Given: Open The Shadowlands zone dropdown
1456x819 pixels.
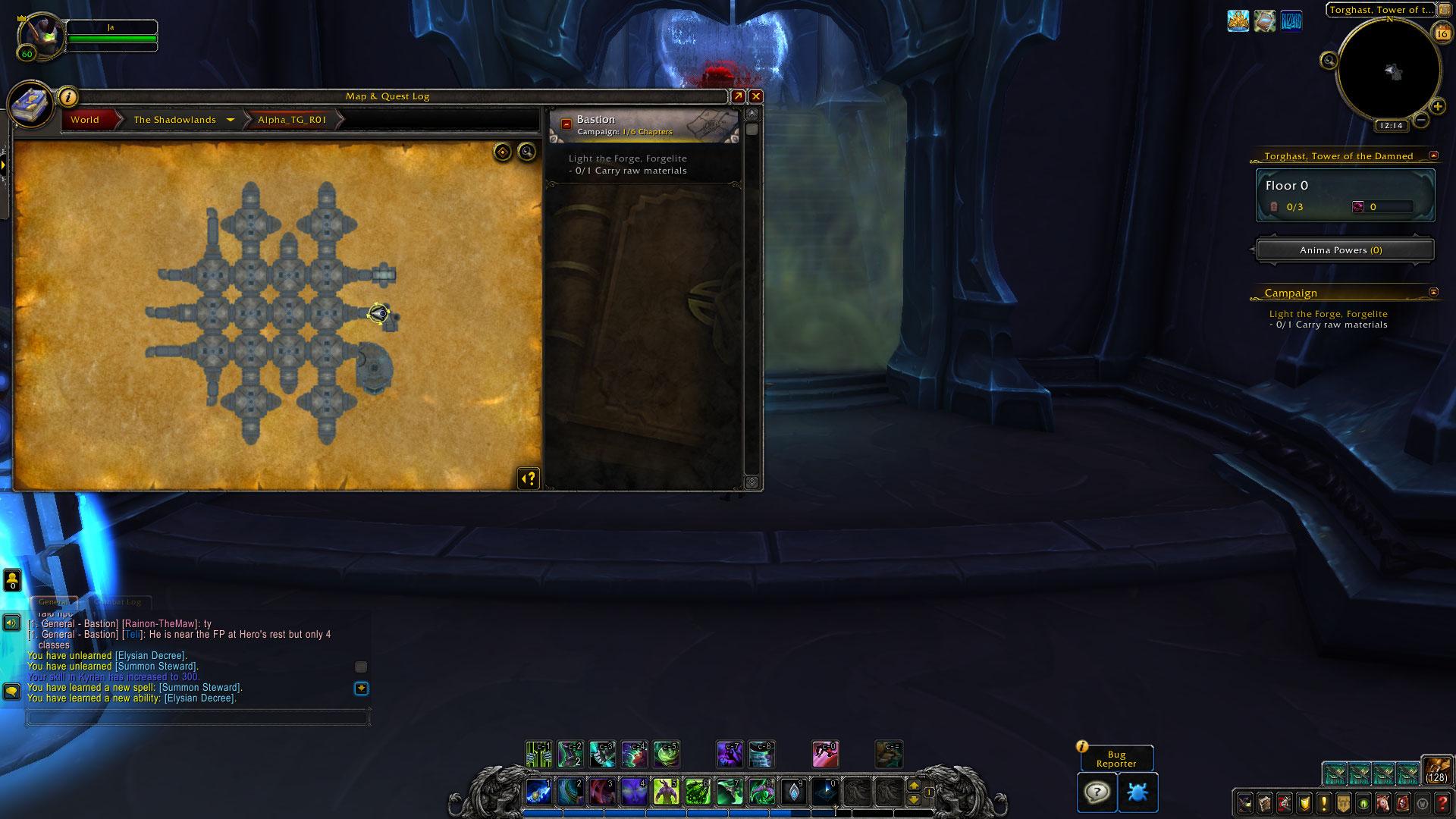Looking at the screenshot, I should (x=230, y=120).
